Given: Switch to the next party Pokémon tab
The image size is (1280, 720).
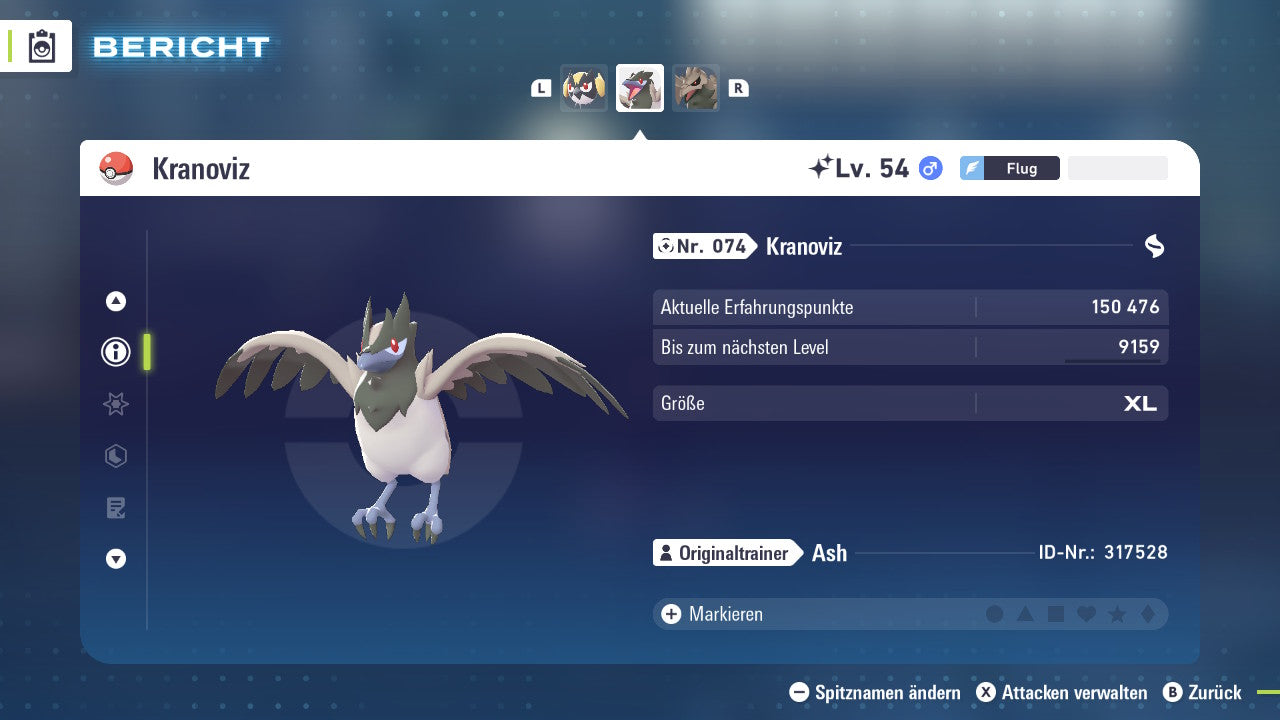Looking at the screenshot, I should (x=696, y=88).
